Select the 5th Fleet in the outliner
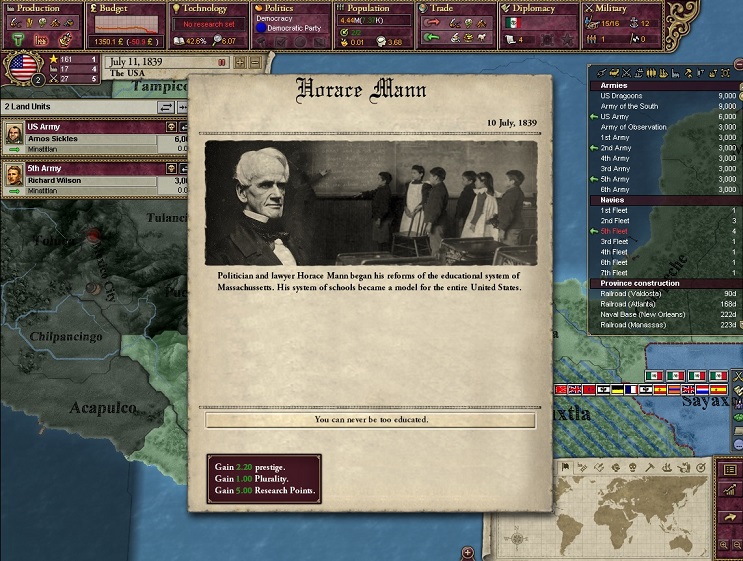 [614, 231]
